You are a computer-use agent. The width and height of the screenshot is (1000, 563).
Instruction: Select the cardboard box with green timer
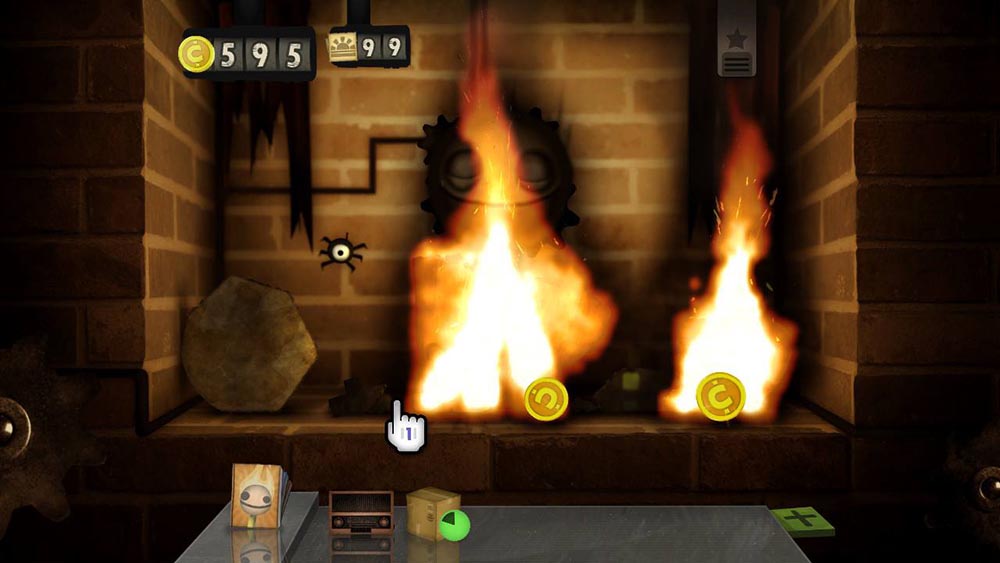point(432,512)
